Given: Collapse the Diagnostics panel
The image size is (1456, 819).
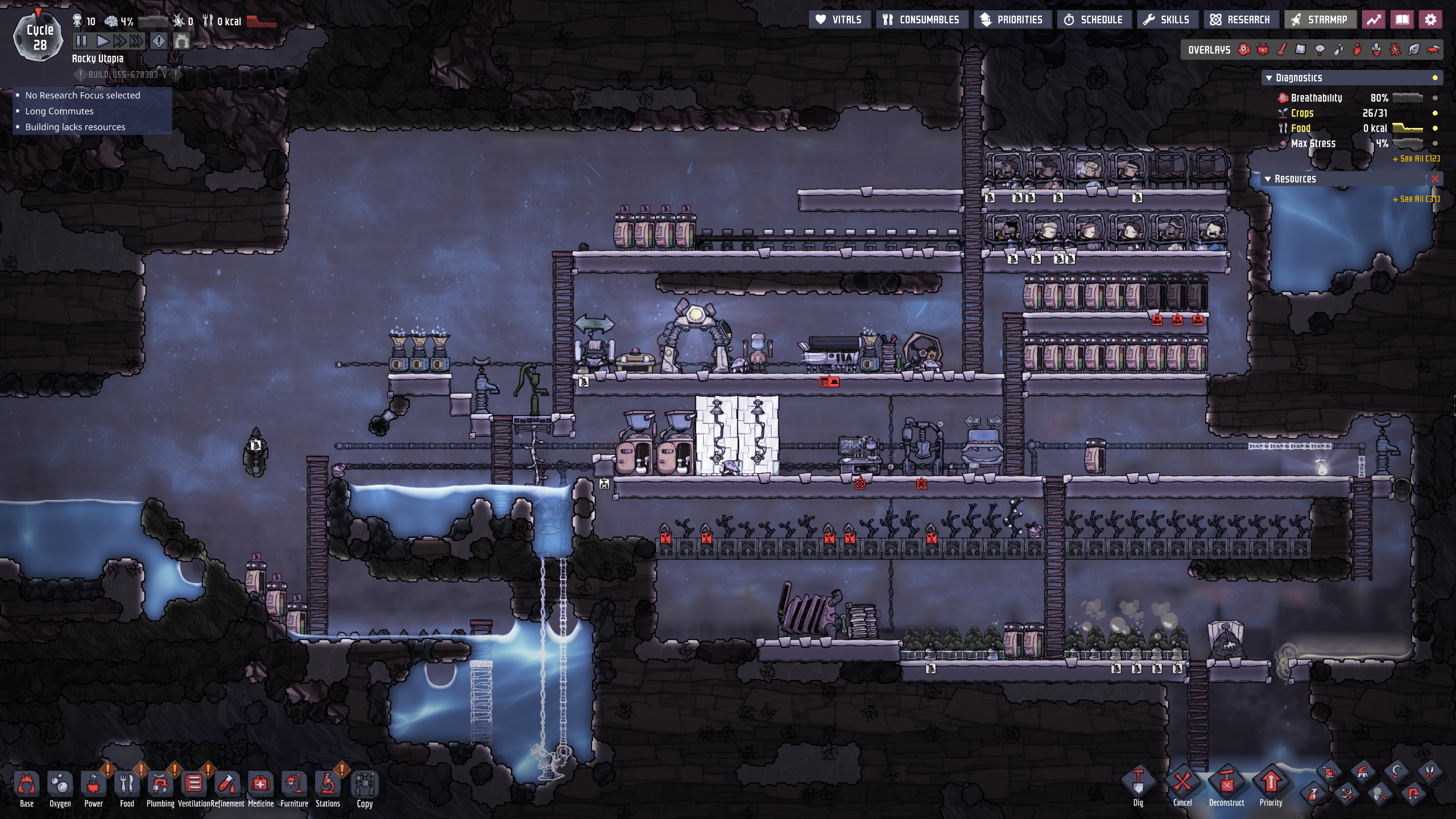Looking at the screenshot, I should [x=1269, y=78].
